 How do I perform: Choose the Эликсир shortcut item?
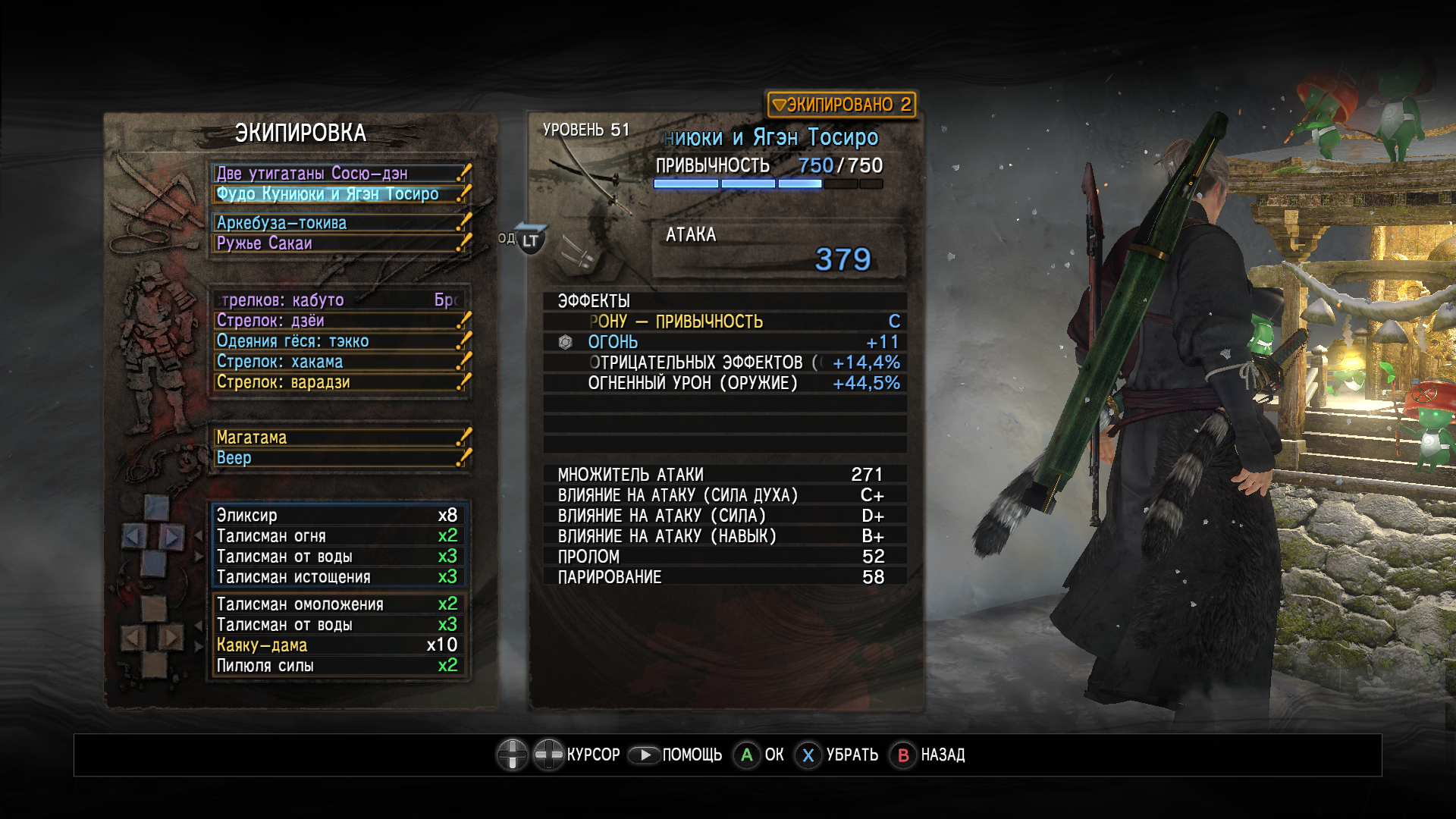pyautogui.click(x=337, y=516)
